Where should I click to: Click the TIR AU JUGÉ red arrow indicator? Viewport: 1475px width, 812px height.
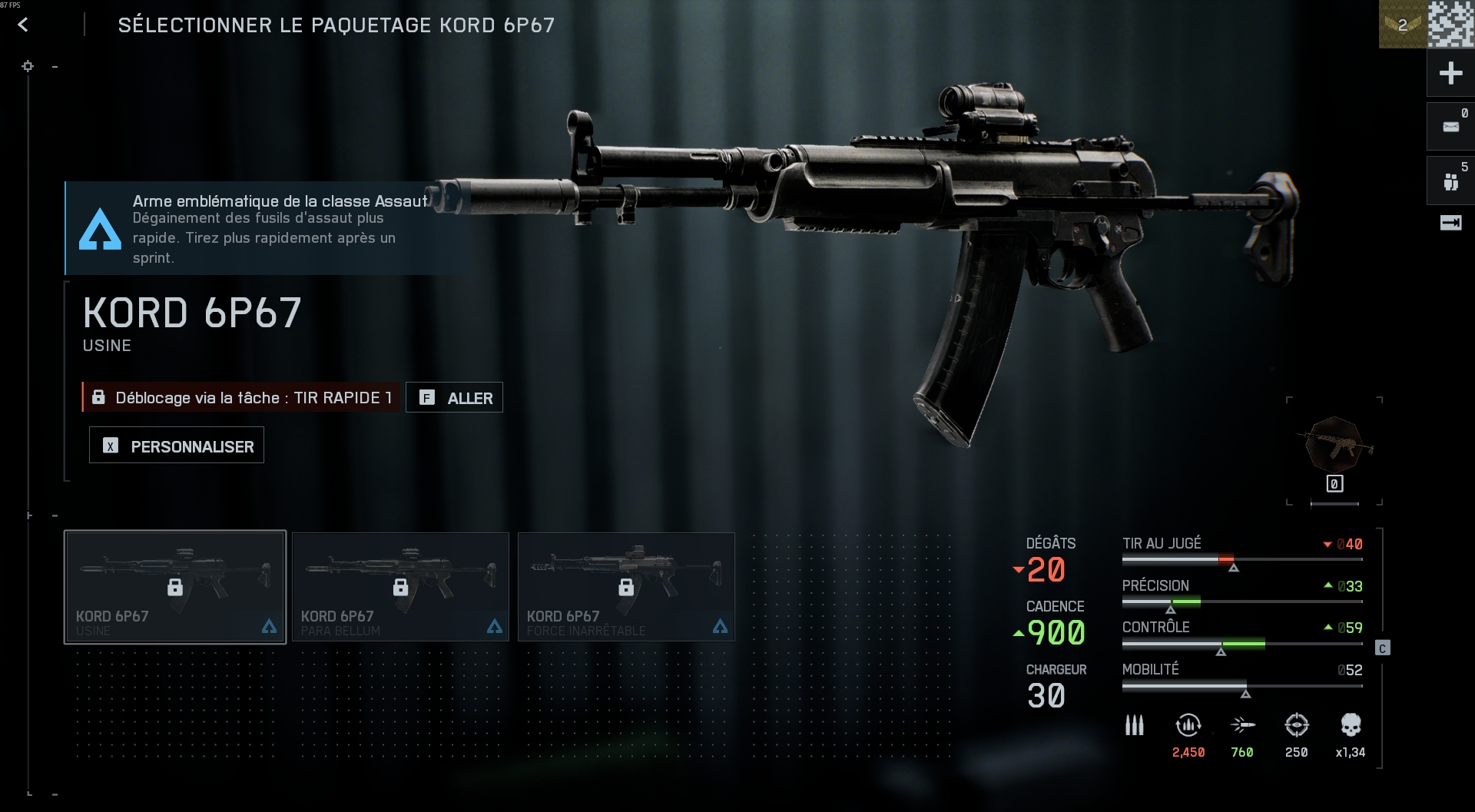tap(1328, 543)
